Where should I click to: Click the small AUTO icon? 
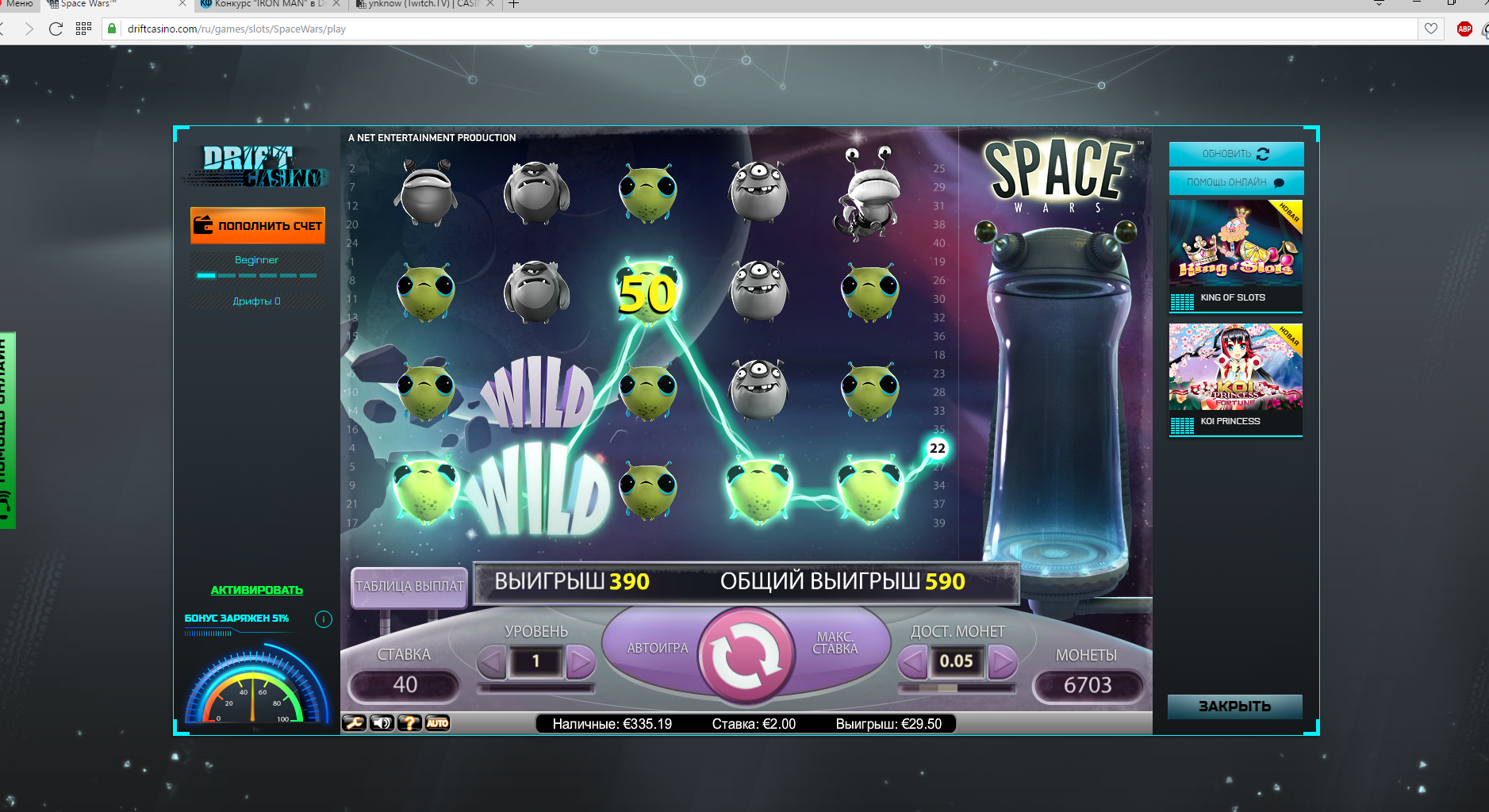click(x=437, y=723)
